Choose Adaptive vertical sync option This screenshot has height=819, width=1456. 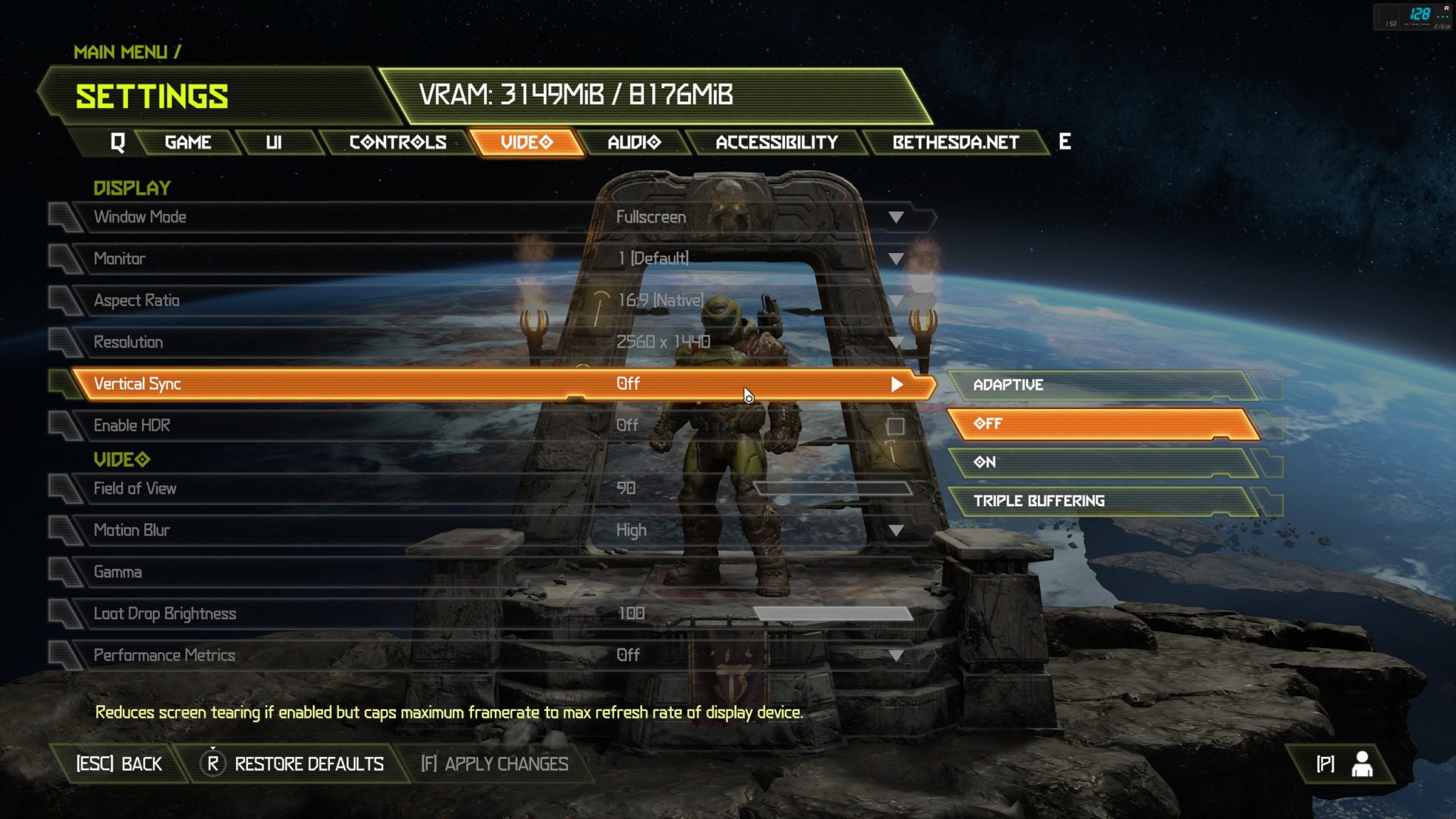pos(1101,385)
